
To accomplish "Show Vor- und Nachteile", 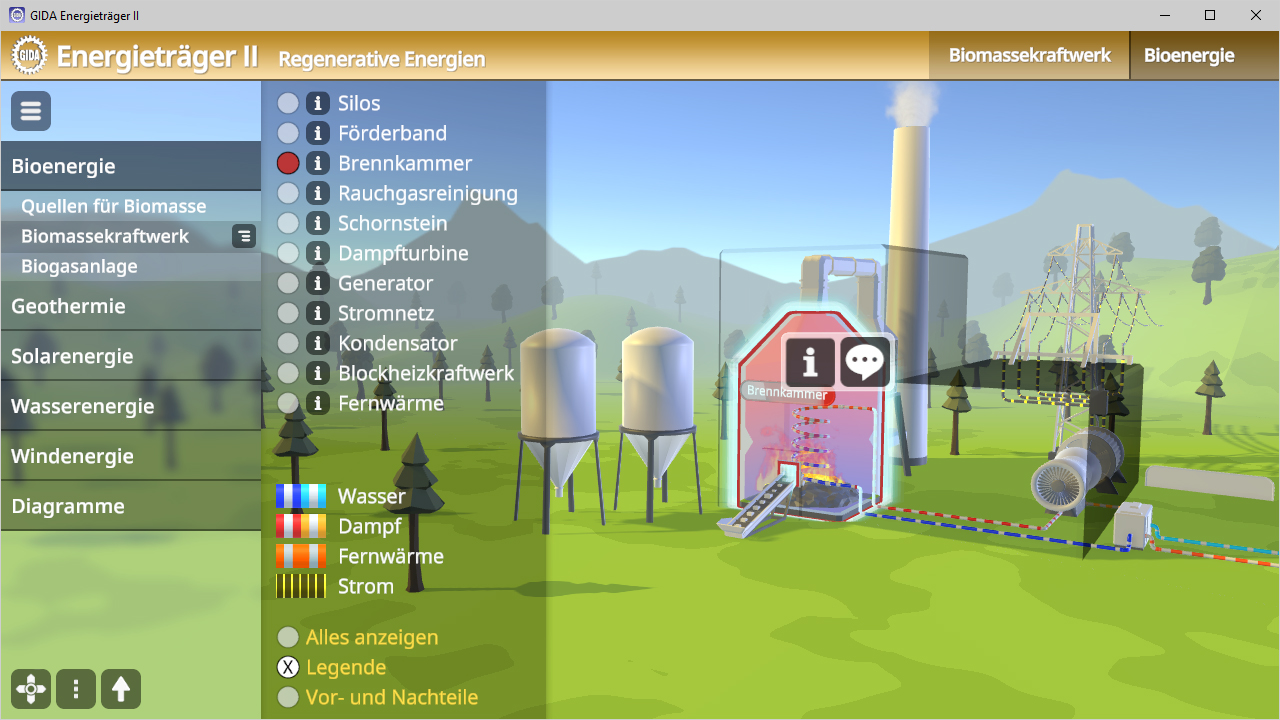I will point(288,697).
